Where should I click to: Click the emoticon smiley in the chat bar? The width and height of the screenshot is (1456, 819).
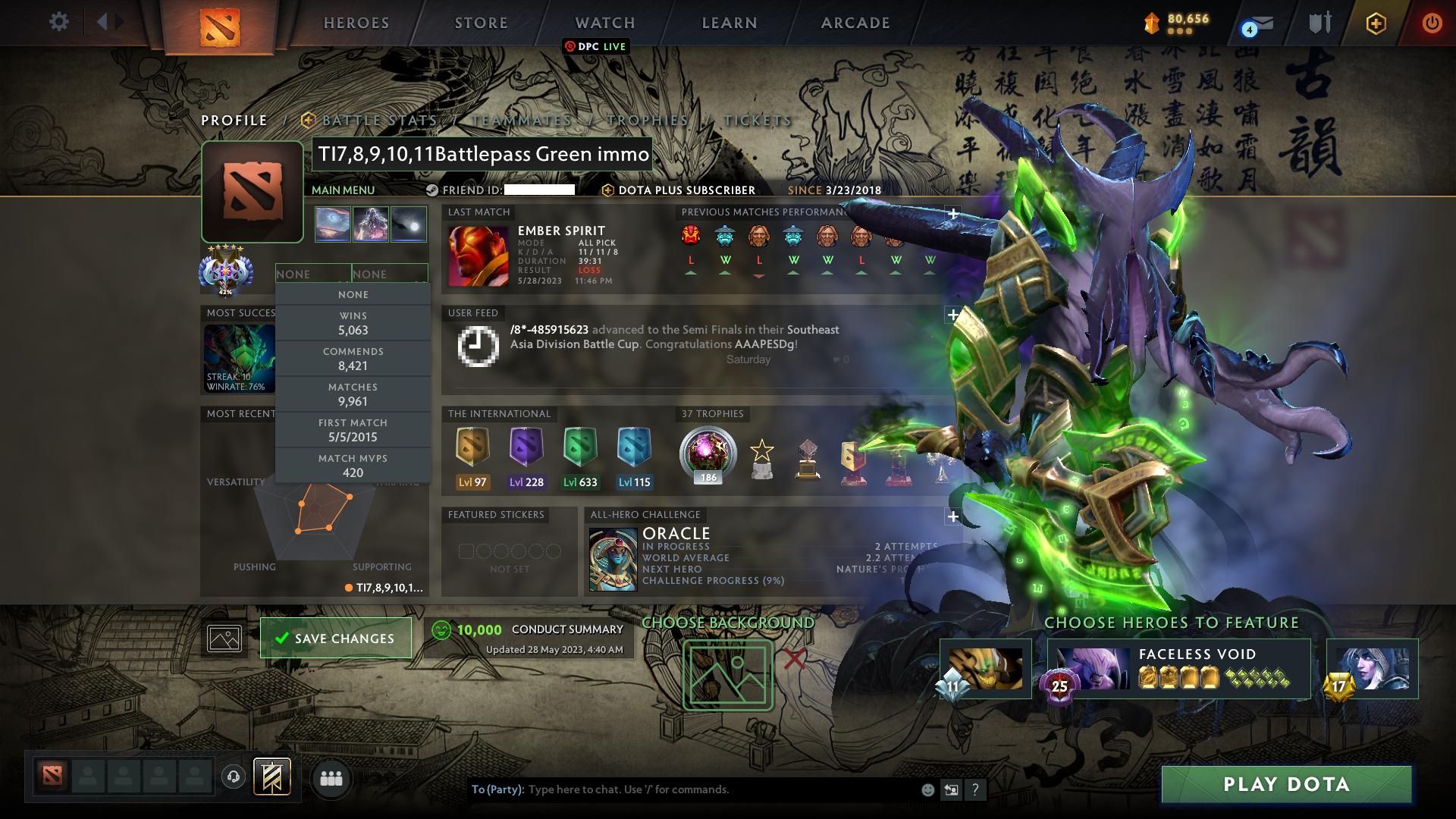tap(927, 789)
